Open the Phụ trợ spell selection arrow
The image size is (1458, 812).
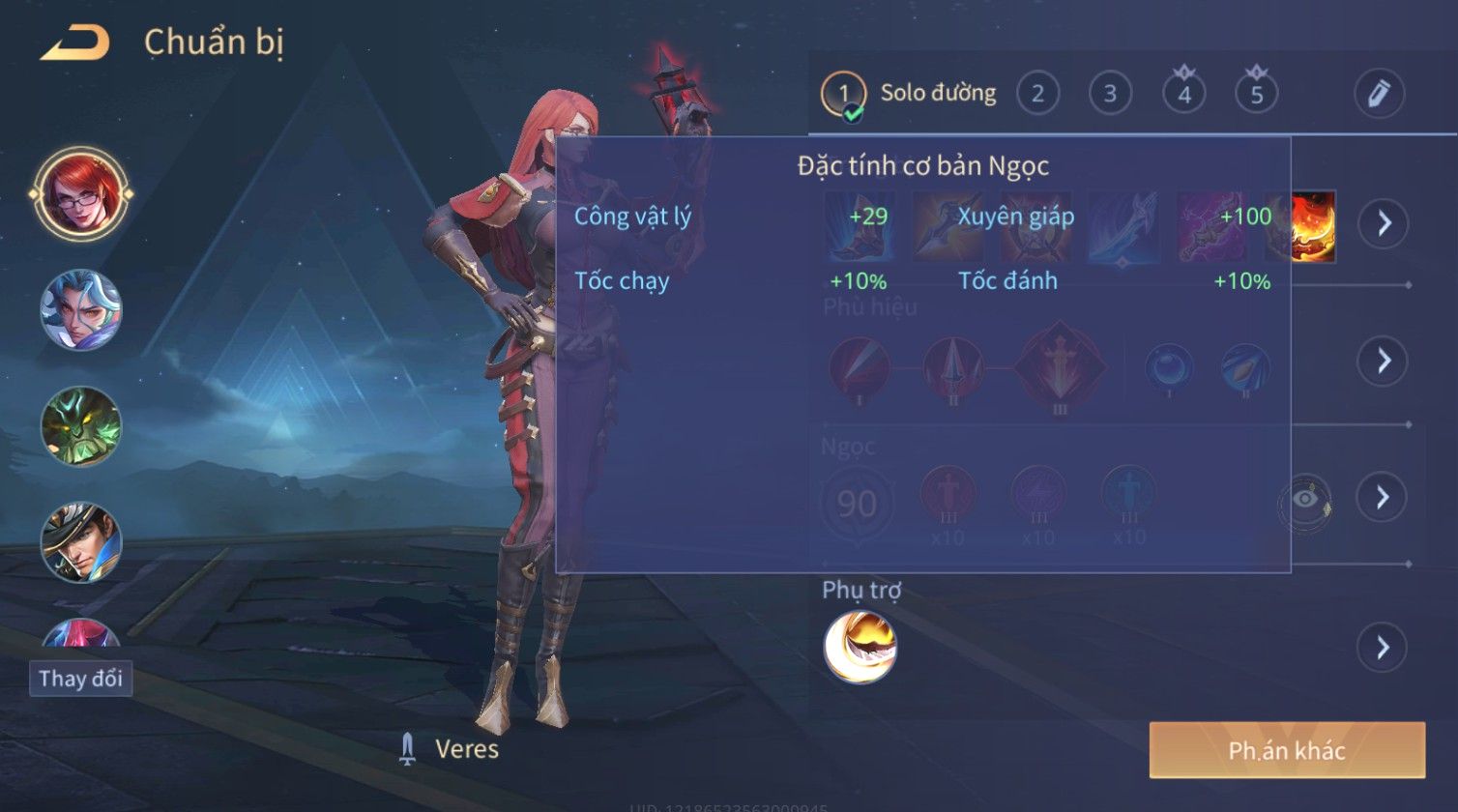(x=1384, y=647)
